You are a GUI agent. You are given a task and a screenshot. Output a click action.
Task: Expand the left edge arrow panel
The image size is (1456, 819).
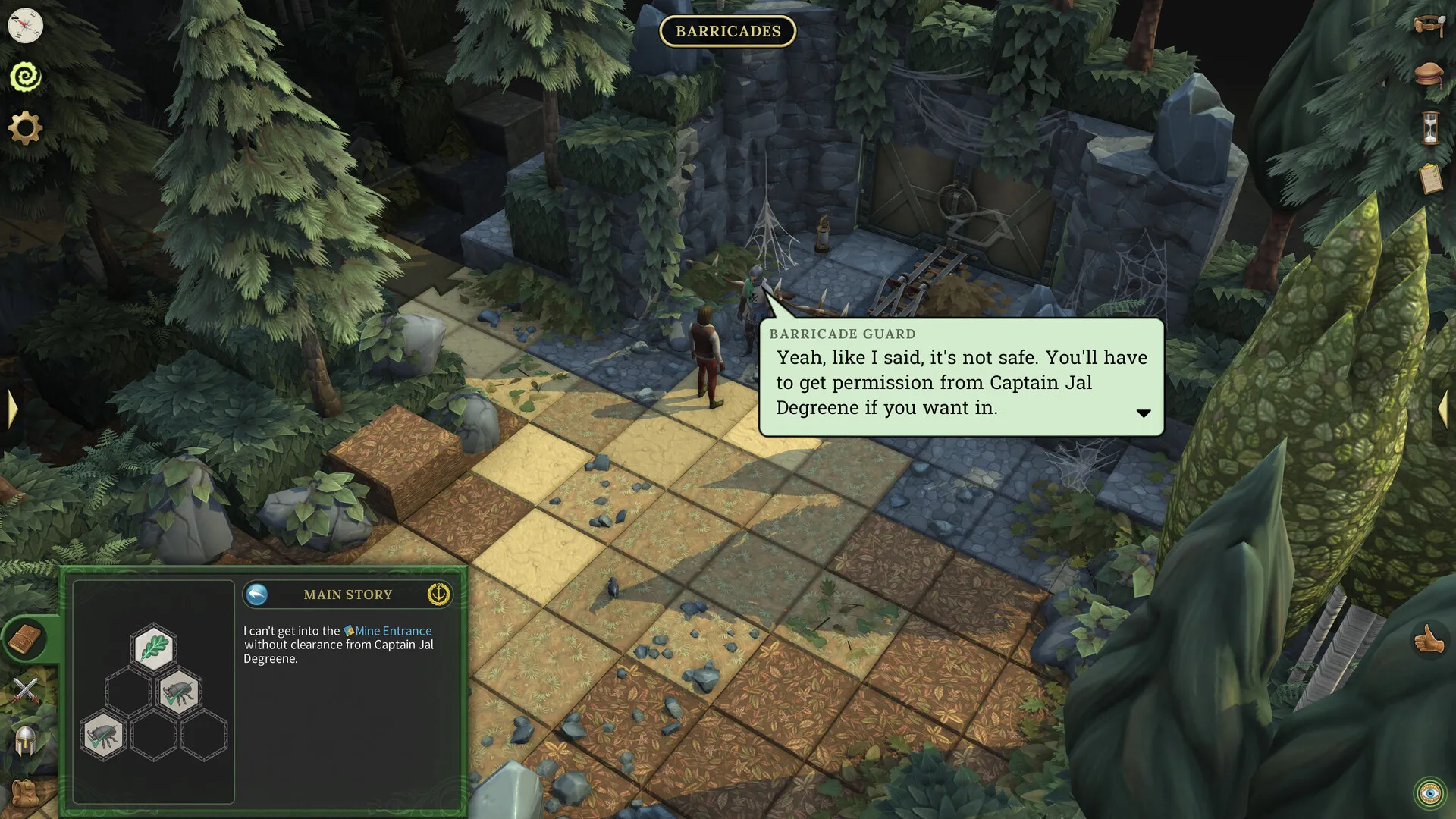(12, 409)
